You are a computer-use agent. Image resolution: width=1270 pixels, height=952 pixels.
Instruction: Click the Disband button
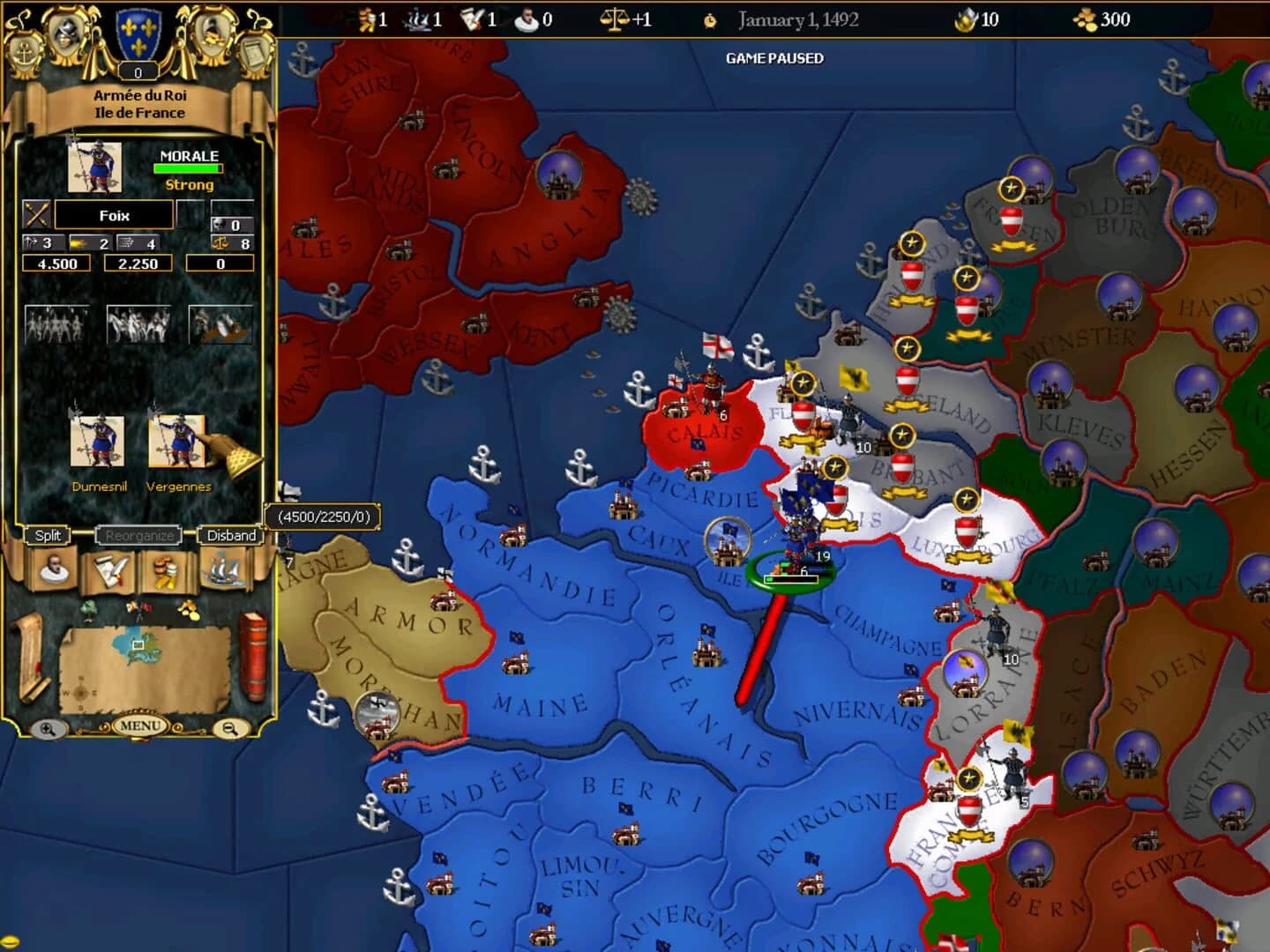tap(229, 535)
